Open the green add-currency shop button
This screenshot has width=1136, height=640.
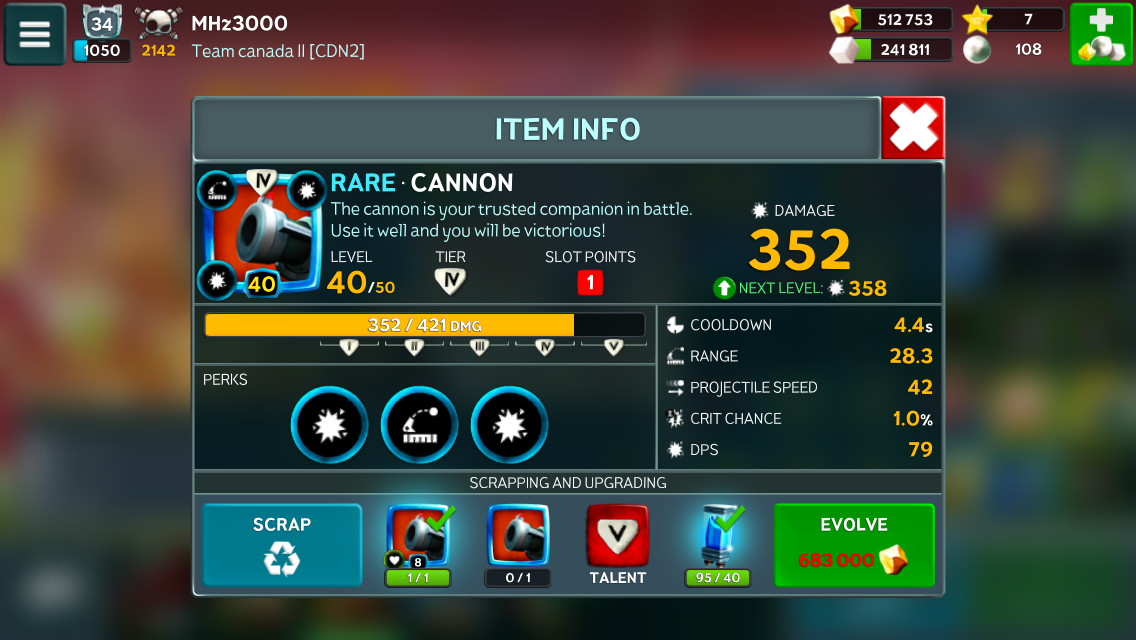tap(1100, 35)
